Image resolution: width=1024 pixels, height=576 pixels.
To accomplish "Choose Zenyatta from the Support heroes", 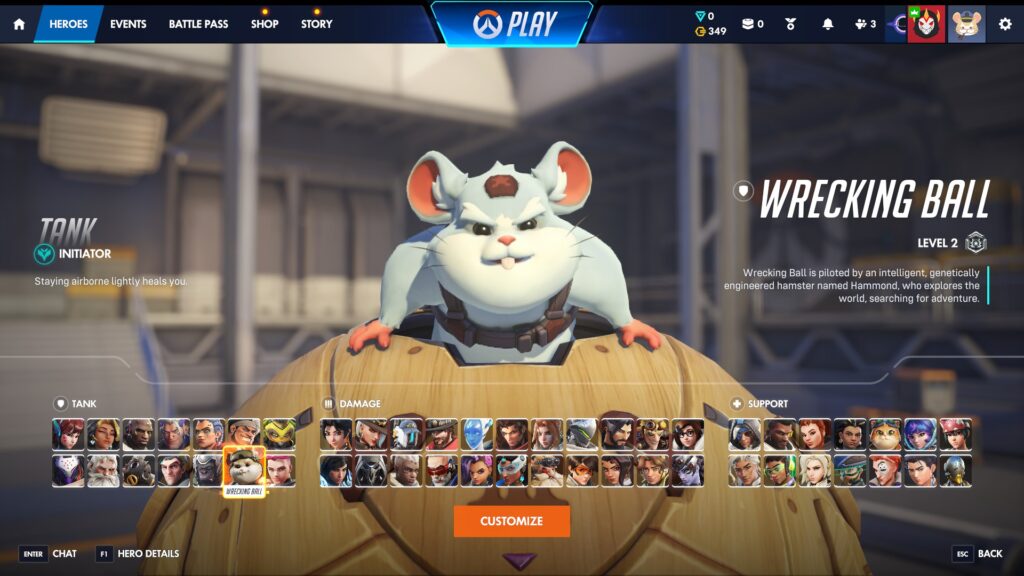I will [x=955, y=471].
